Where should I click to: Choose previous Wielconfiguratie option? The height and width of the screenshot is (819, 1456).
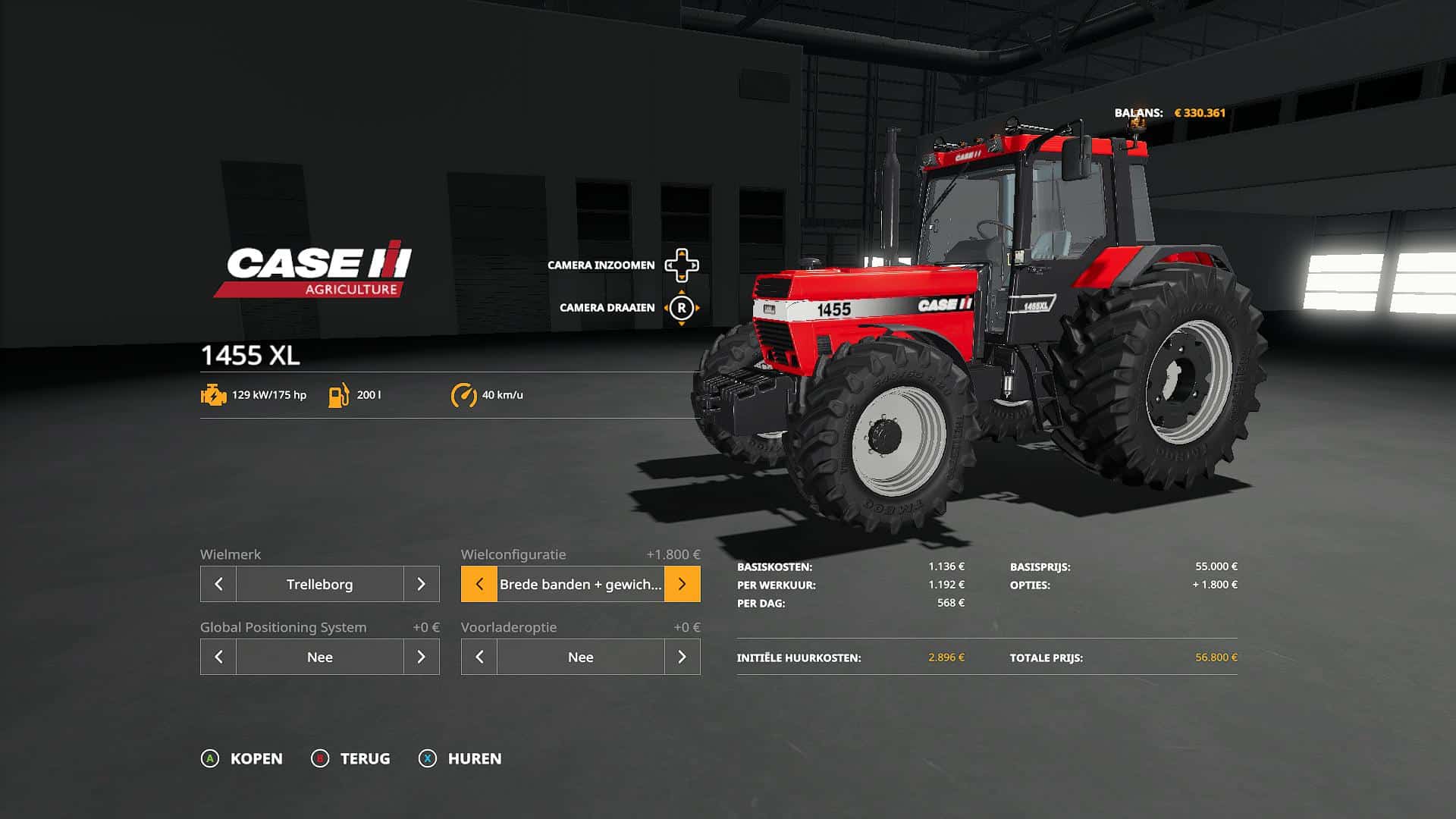[x=479, y=584]
